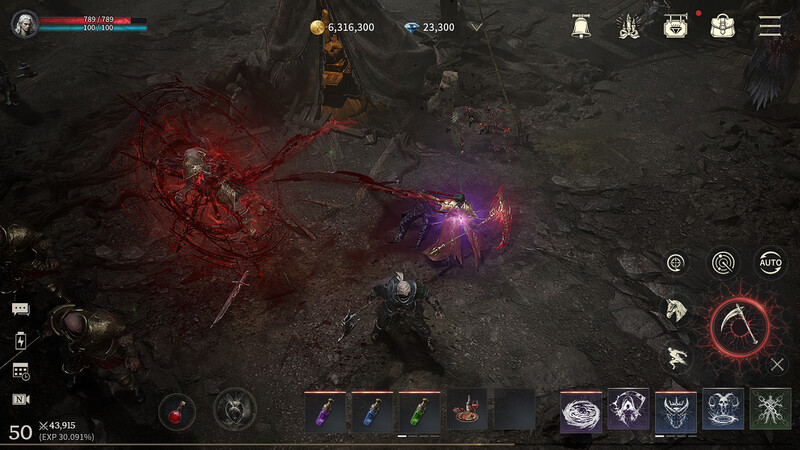Viewport: 800px width, 450px height.
Task: Use the food platter item slot
Action: (466, 410)
